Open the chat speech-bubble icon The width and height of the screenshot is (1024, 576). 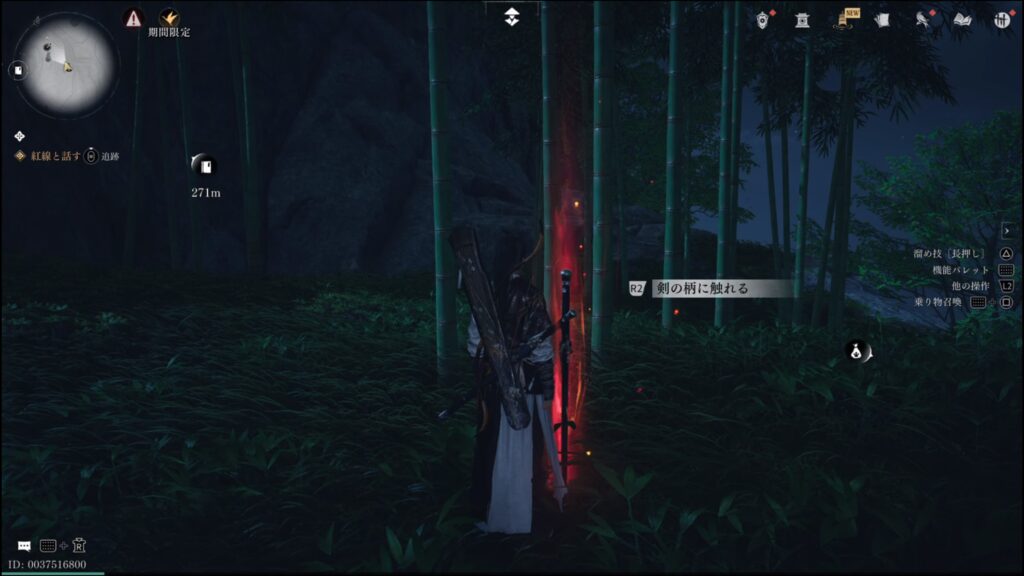(x=24, y=546)
